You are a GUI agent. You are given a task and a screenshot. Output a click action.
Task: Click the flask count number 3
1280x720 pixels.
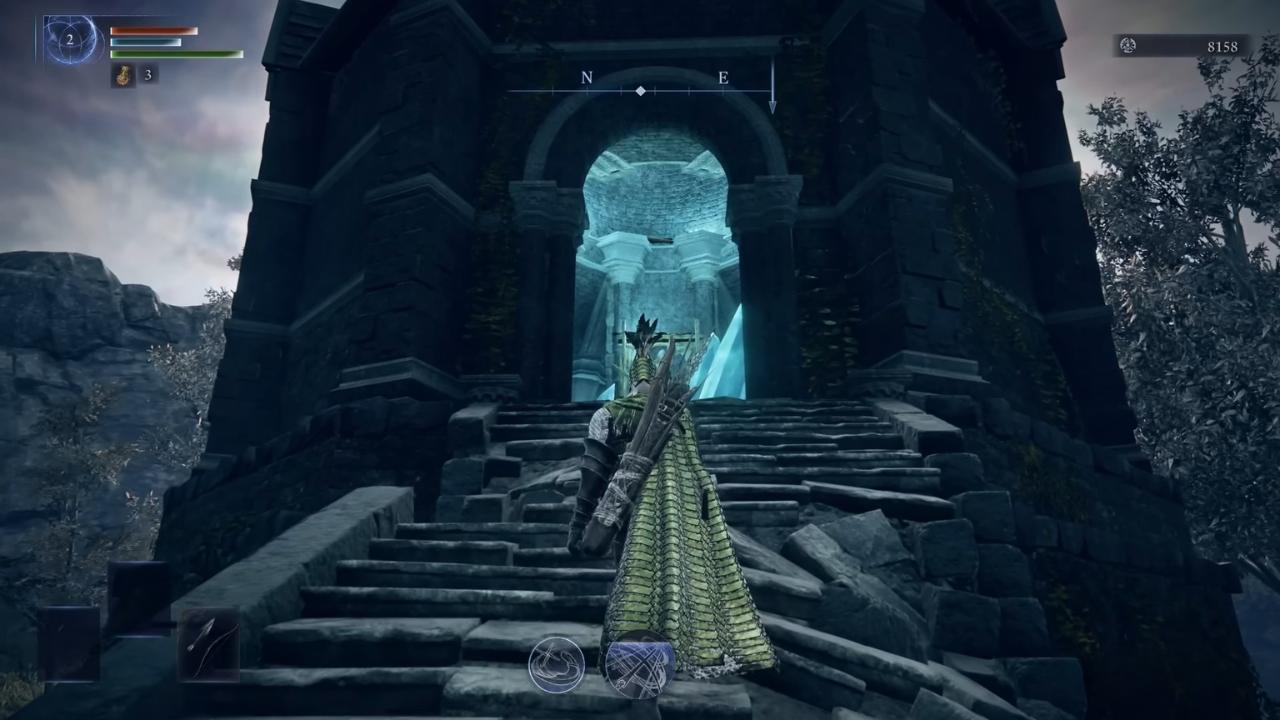[x=146, y=76]
